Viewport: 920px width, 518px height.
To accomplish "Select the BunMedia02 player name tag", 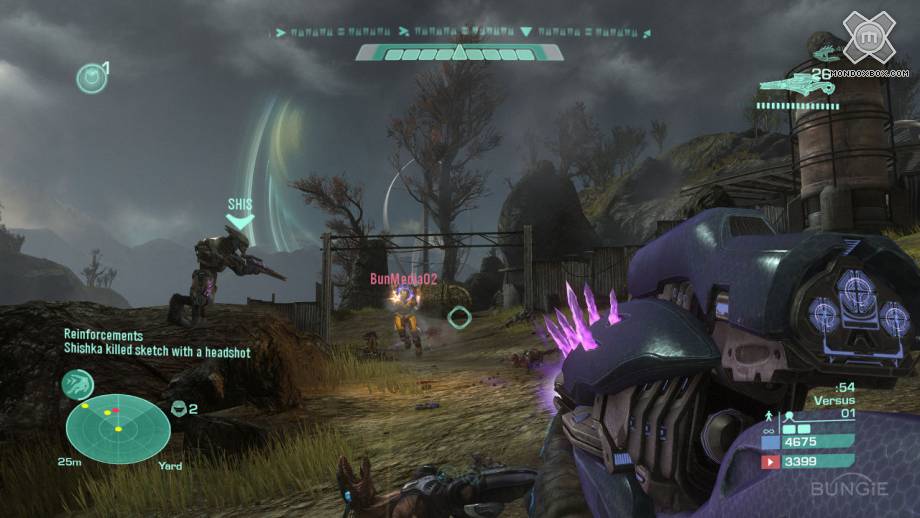I will click(x=403, y=278).
